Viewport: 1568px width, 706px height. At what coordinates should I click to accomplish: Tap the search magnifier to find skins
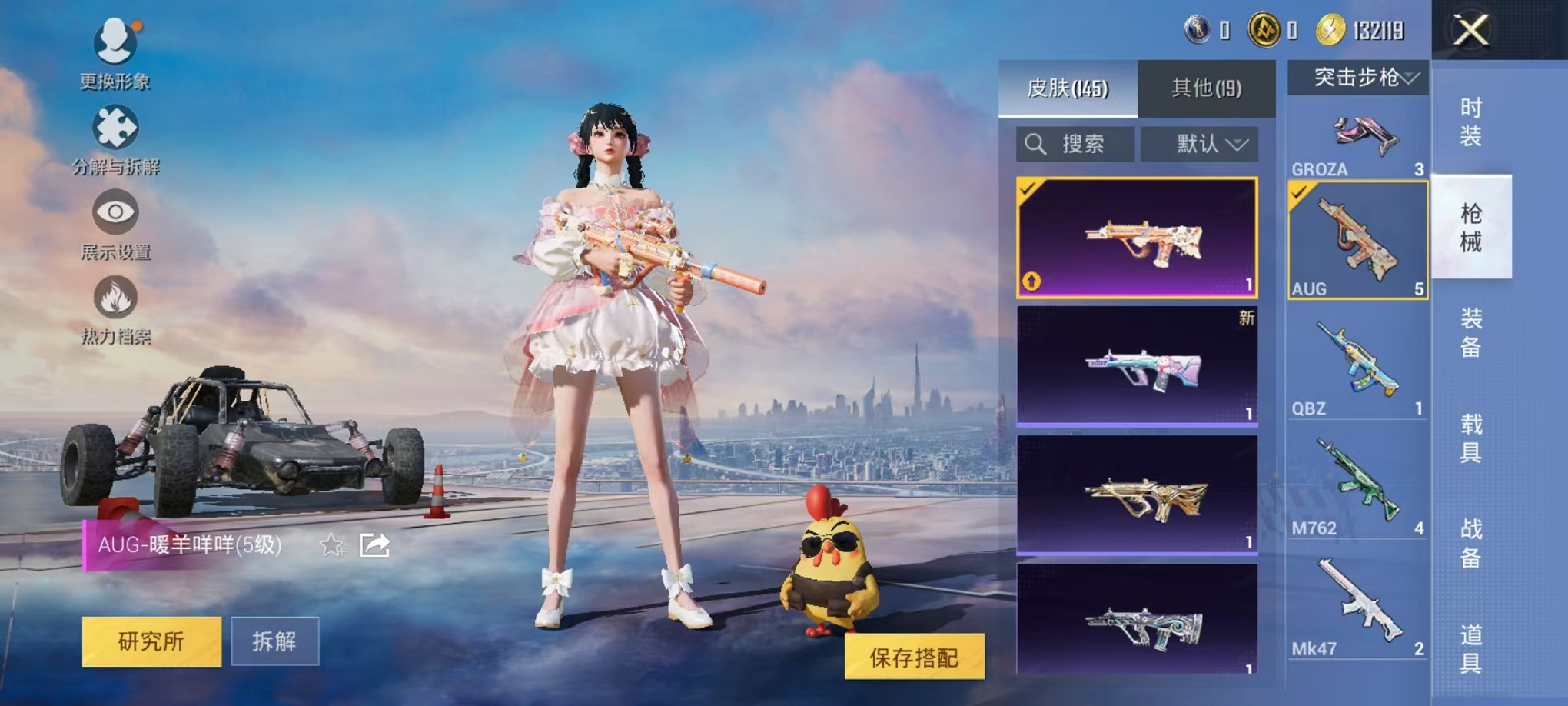coord(1037,143)
